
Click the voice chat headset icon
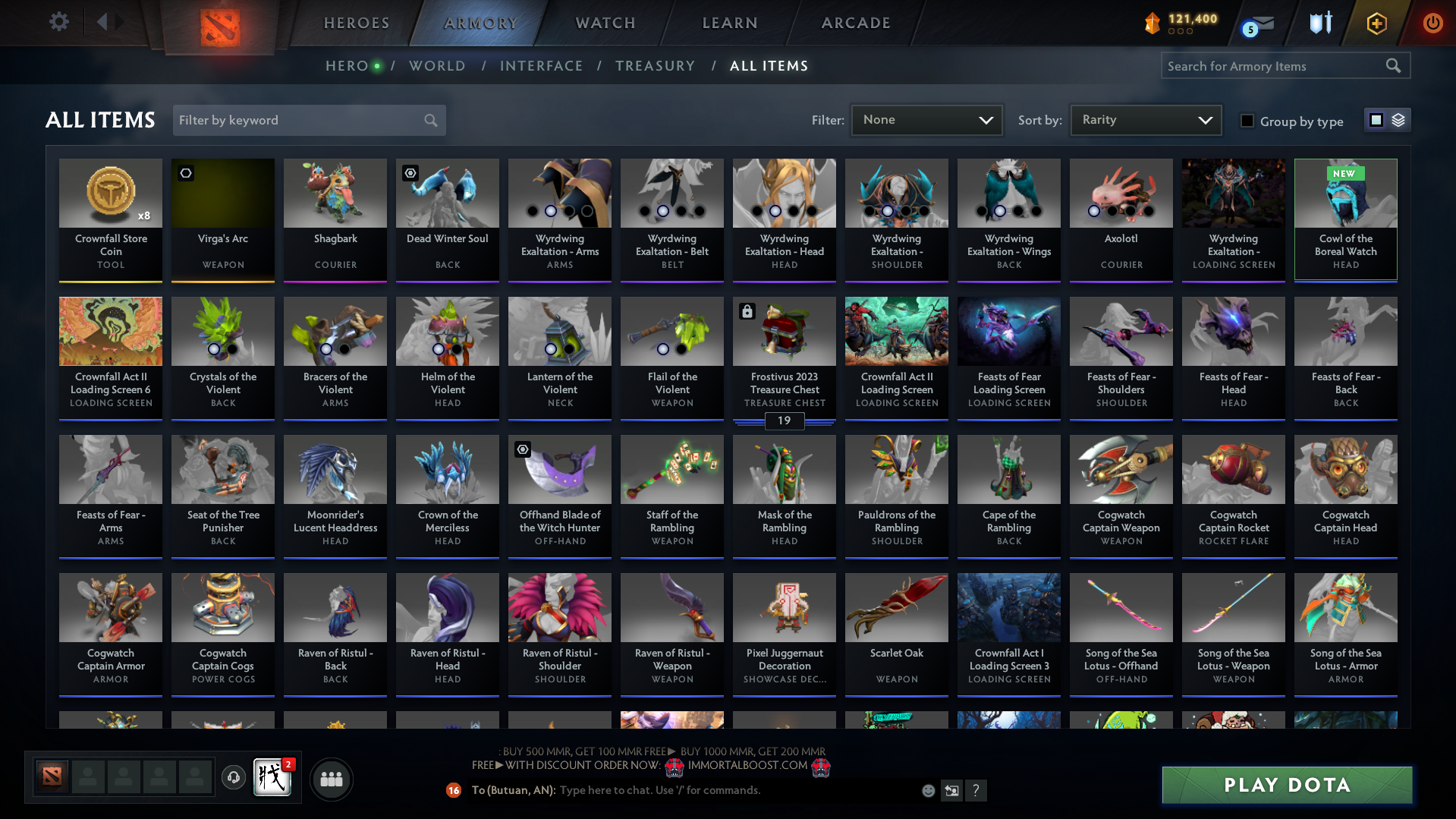click(x=233, y=778)
